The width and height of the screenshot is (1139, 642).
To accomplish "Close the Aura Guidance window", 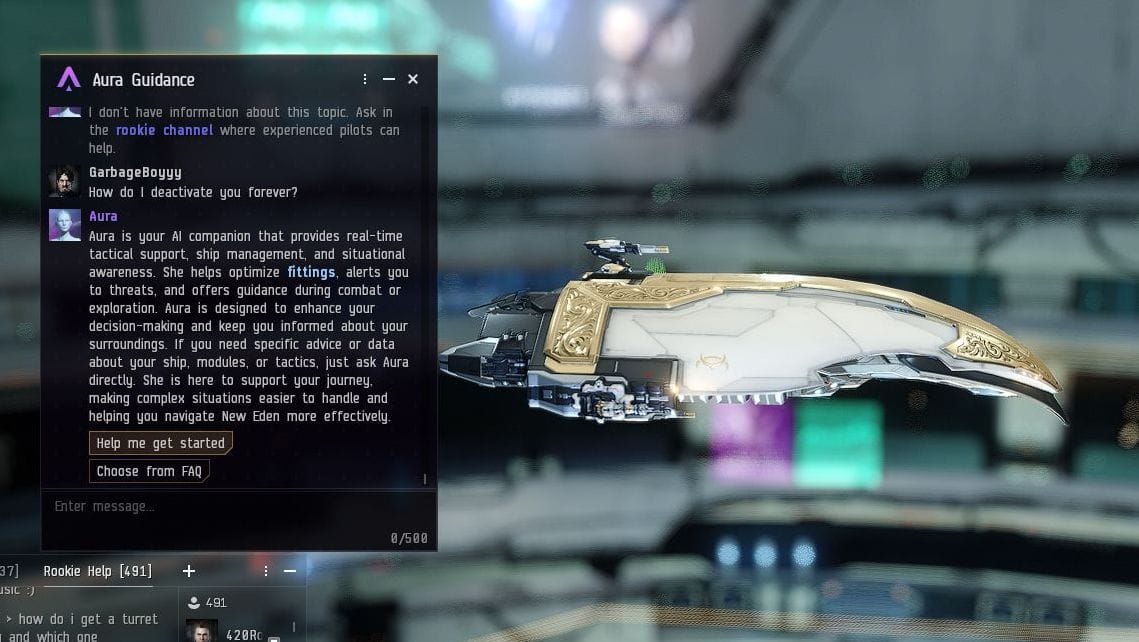I will [x=413, y=79].
